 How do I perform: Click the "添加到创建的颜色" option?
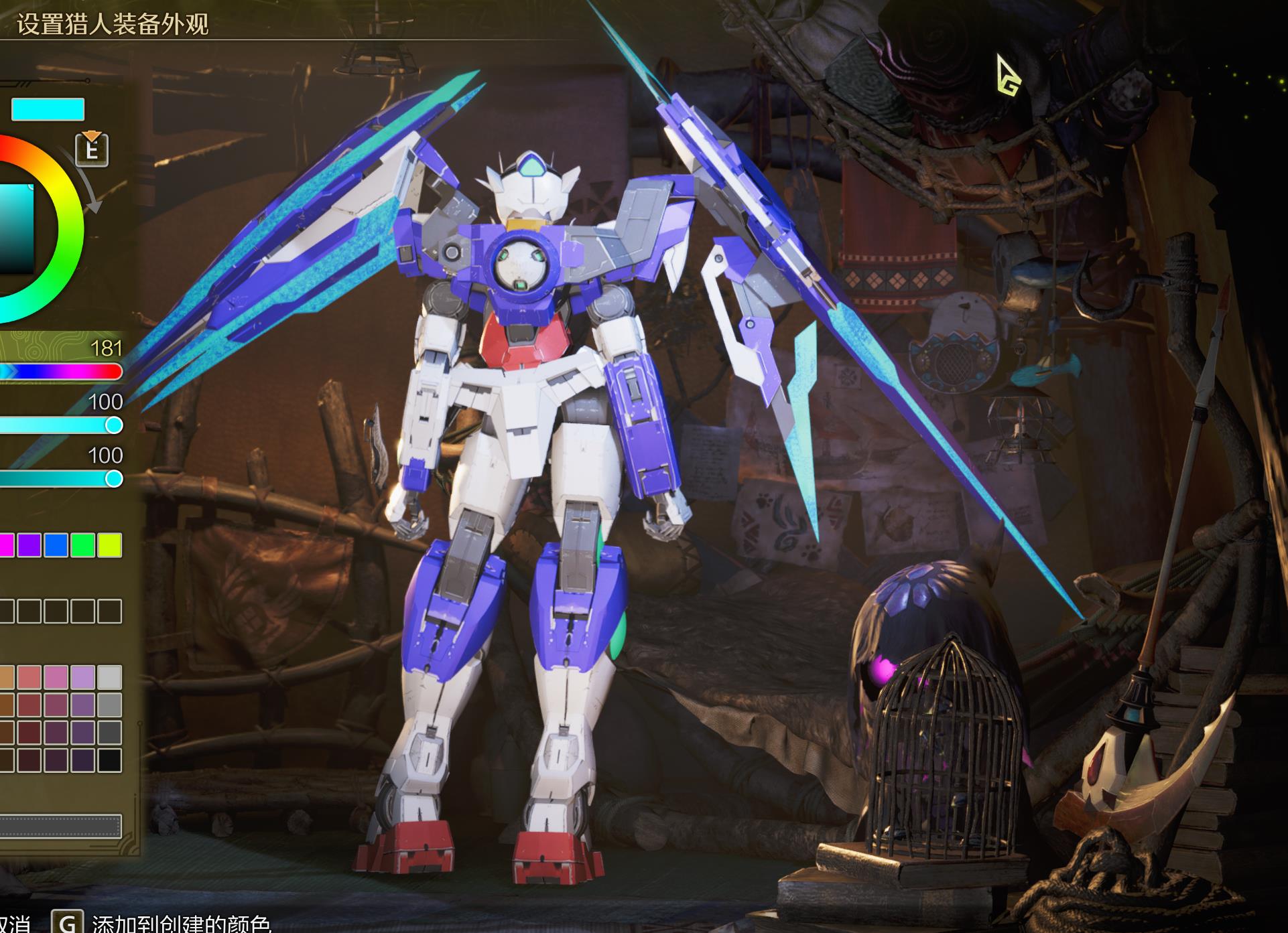click(x=181, y=924)
